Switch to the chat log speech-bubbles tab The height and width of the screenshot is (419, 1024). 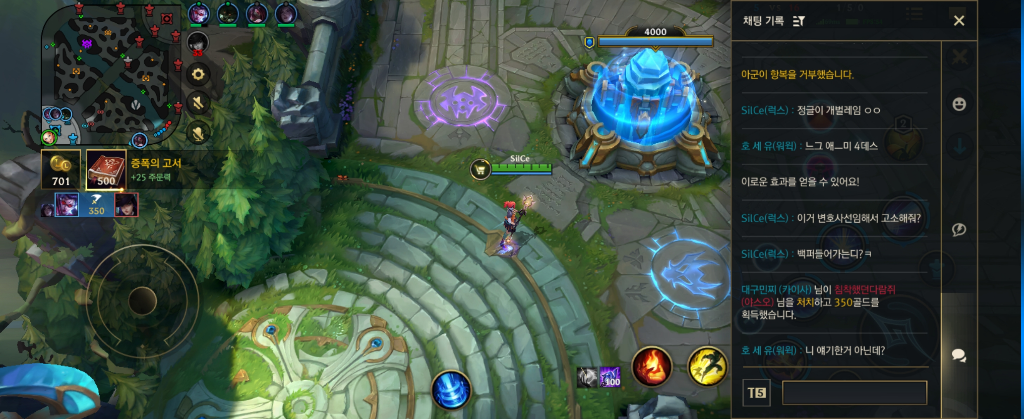click(959, 355)
